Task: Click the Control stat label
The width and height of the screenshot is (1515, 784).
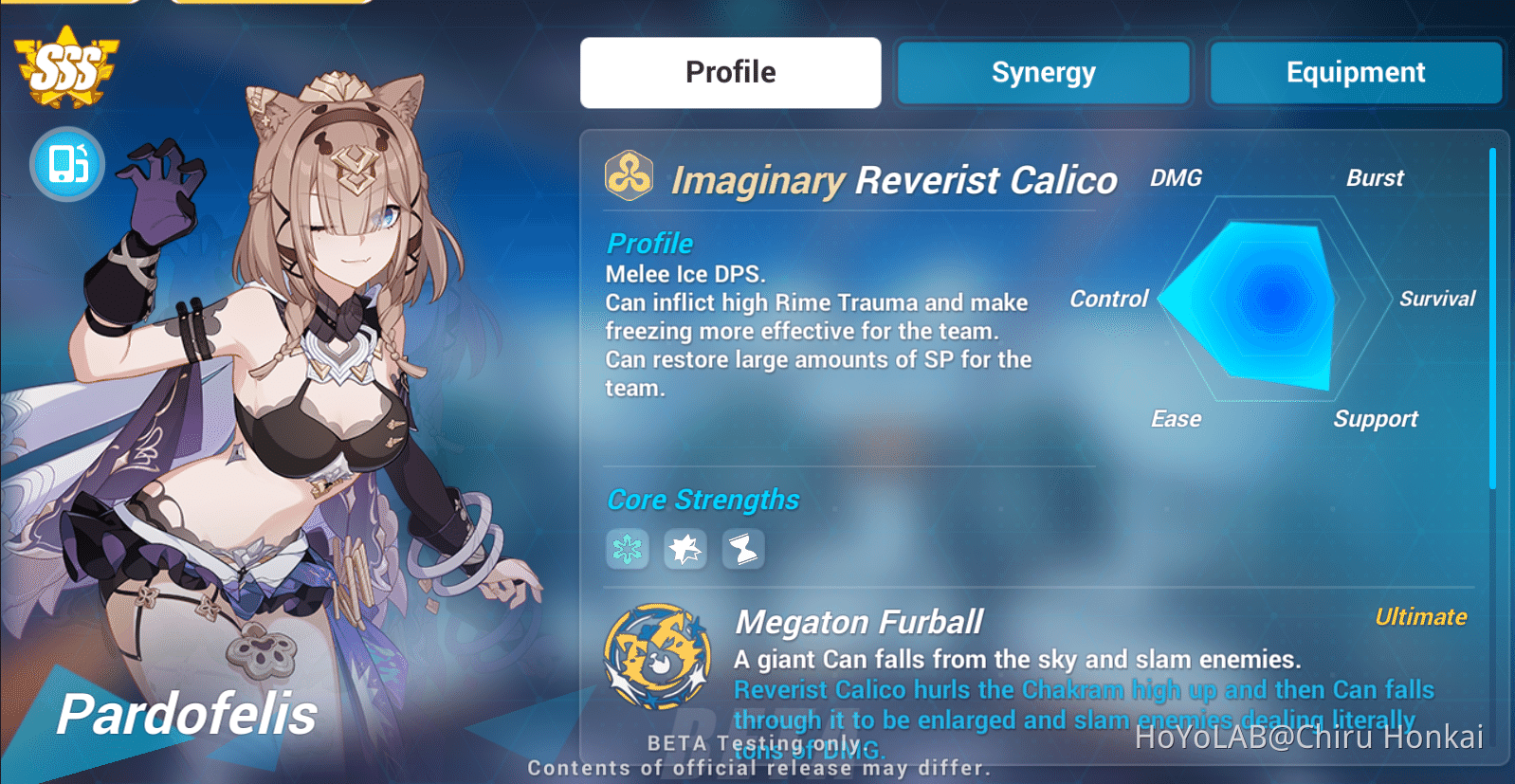Action: [x=1108, y=299]
